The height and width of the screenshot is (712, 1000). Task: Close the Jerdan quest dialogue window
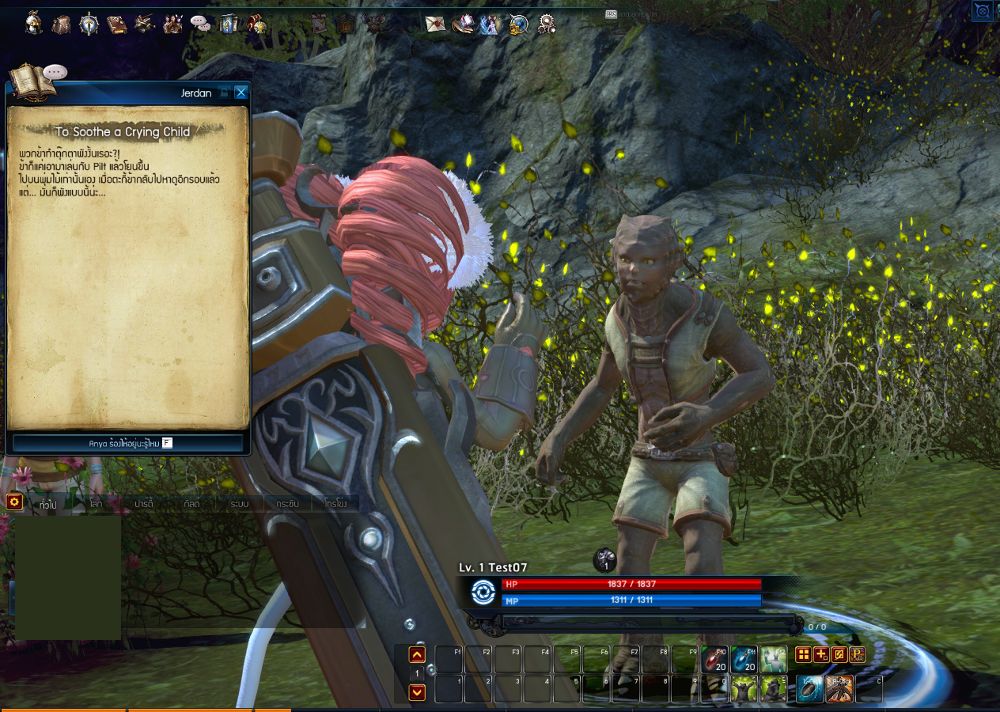(241, 93)
